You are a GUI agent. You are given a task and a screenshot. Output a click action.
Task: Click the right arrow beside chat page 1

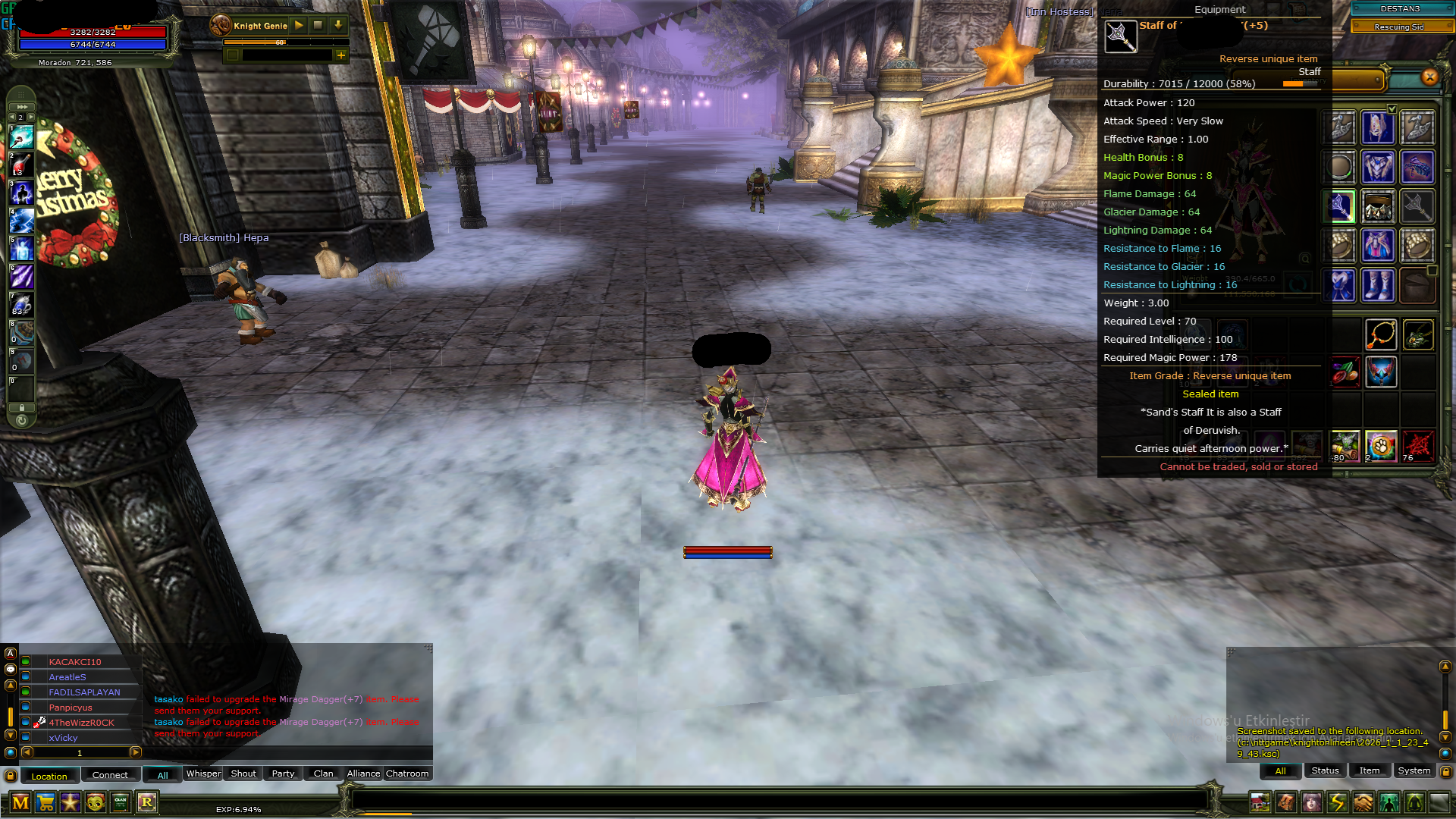pos(135,752)
